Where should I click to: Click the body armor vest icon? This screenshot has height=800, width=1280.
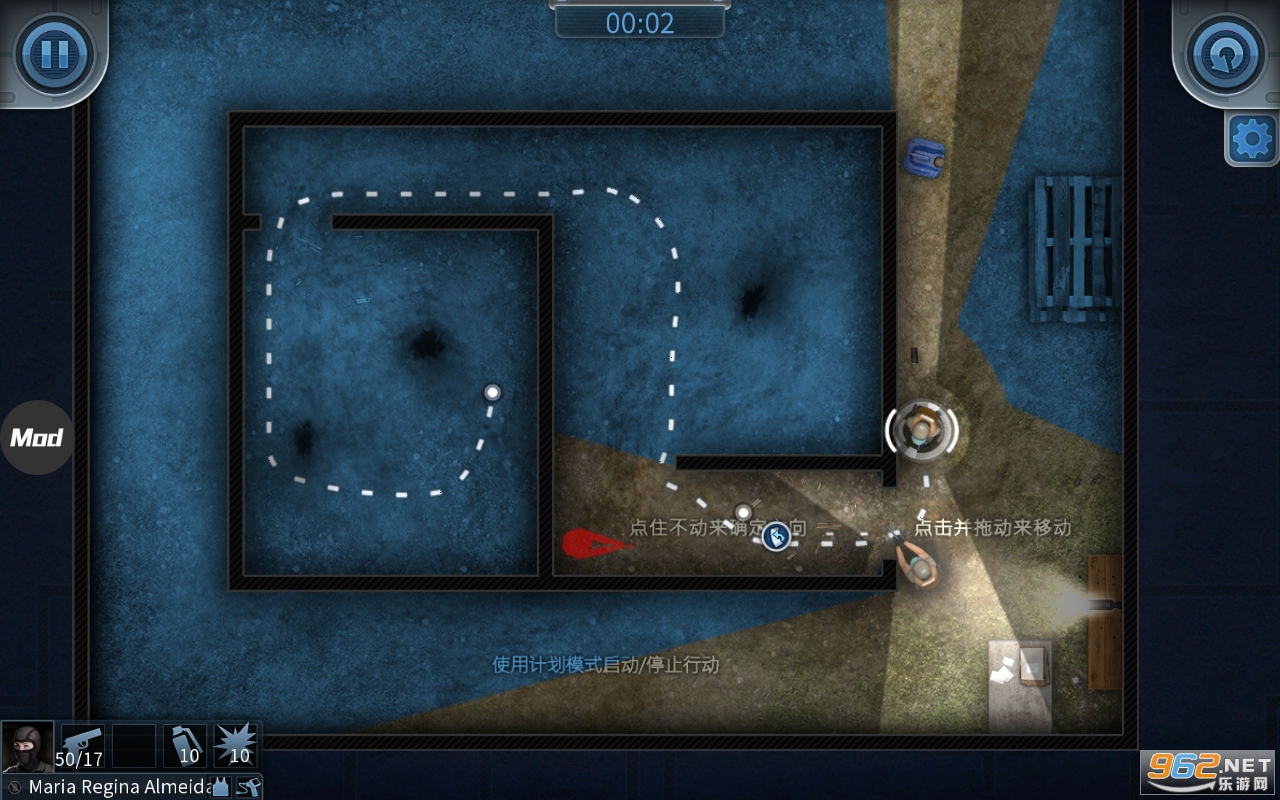[x=220, y=787]
